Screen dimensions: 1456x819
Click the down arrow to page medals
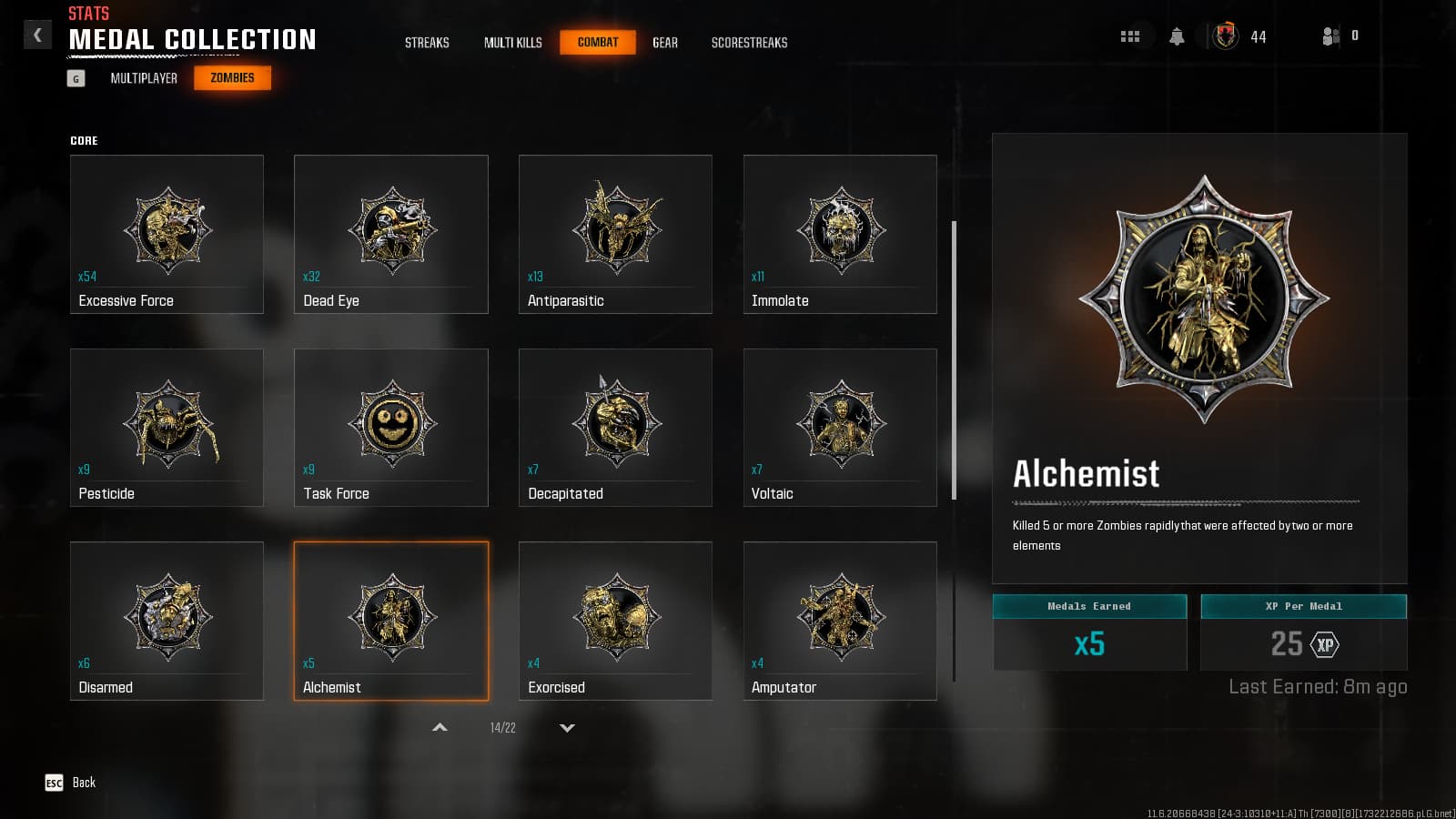click(567, 728)
